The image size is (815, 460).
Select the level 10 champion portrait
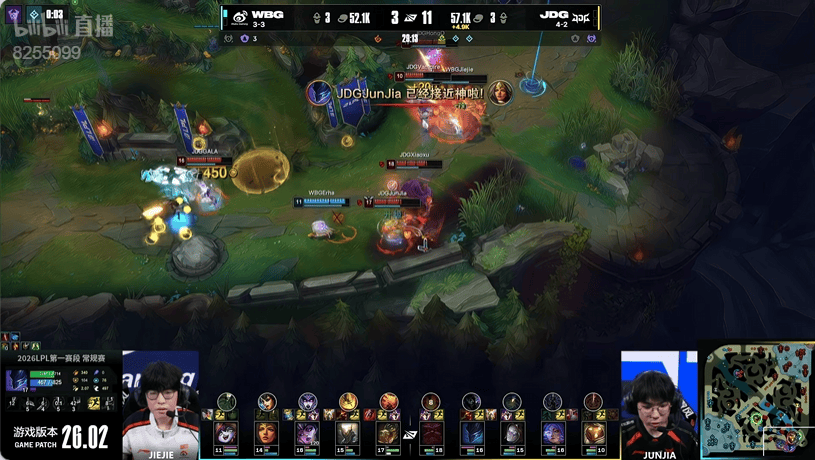pos(593,435)
